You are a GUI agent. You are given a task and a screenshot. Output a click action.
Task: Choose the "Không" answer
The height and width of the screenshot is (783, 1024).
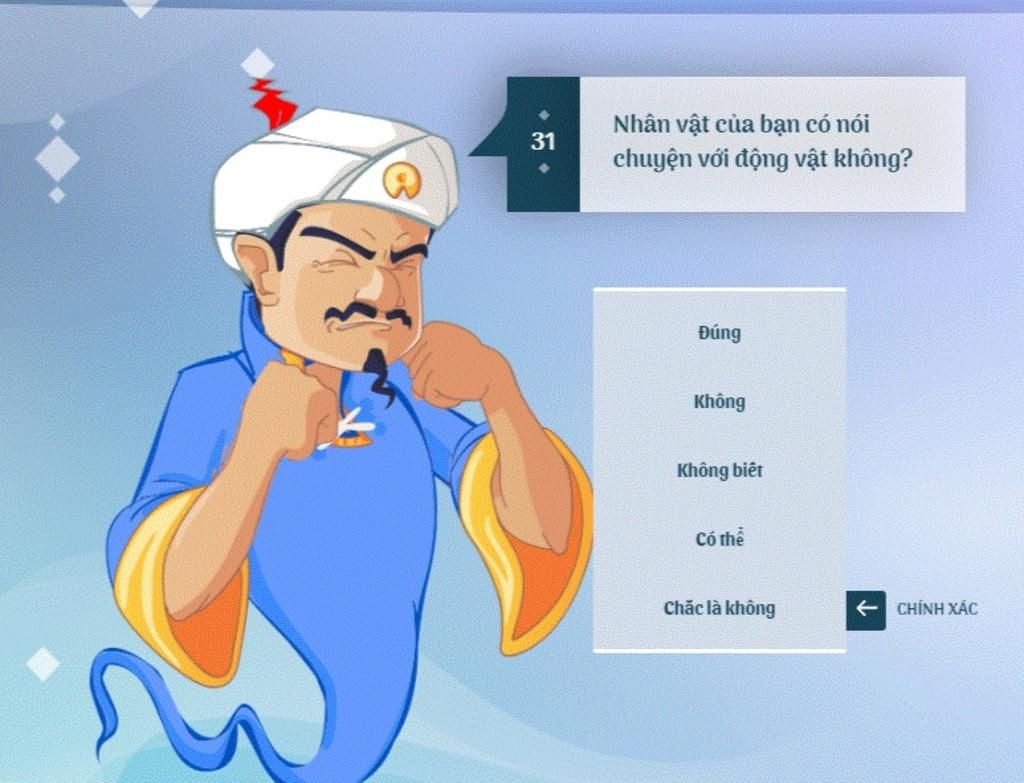[x=719, y=402]
